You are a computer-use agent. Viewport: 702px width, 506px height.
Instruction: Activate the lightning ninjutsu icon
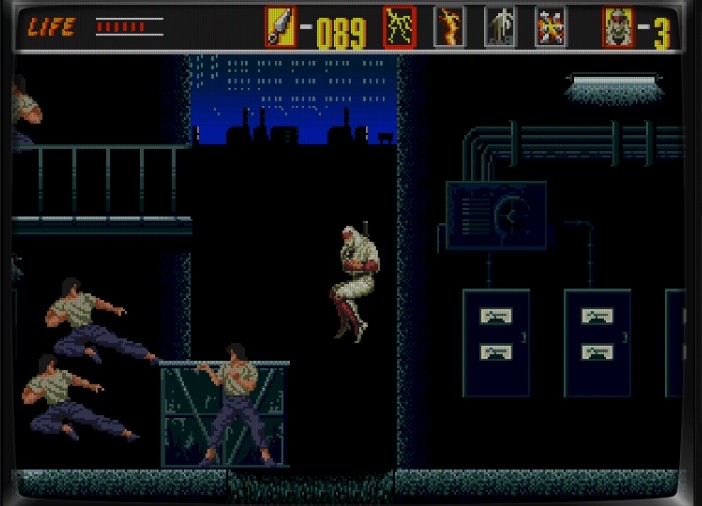(x=399, y=27)
